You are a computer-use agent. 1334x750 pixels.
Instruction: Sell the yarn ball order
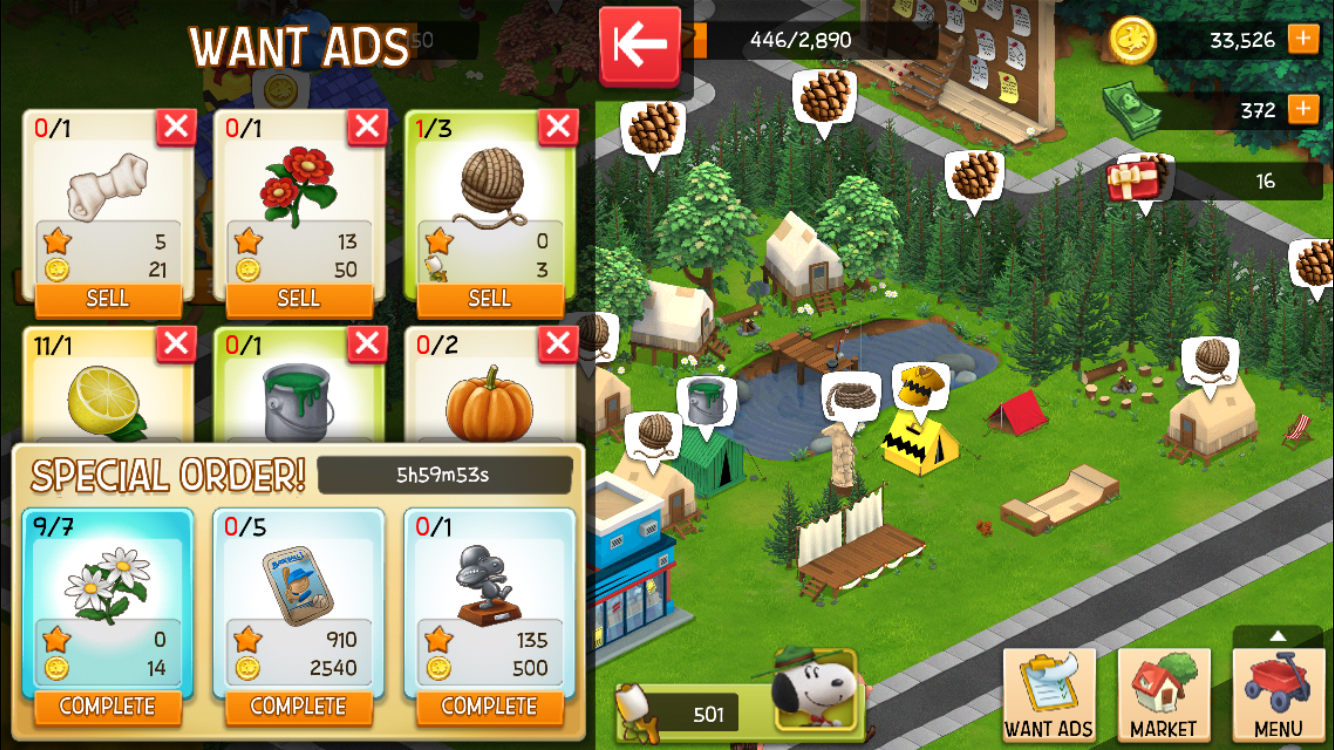[x=490, y=298]
